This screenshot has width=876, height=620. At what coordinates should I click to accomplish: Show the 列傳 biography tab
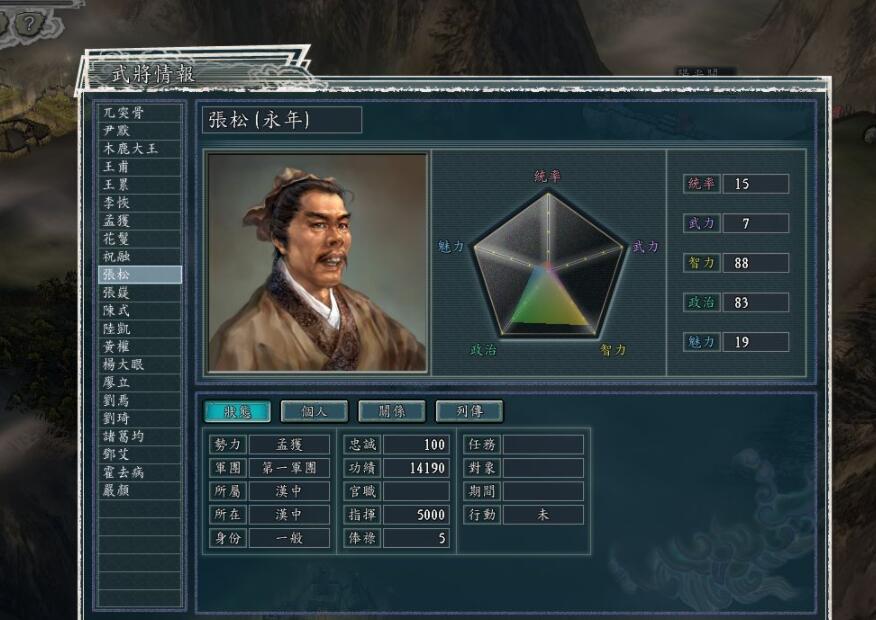(x=469, y=411)
